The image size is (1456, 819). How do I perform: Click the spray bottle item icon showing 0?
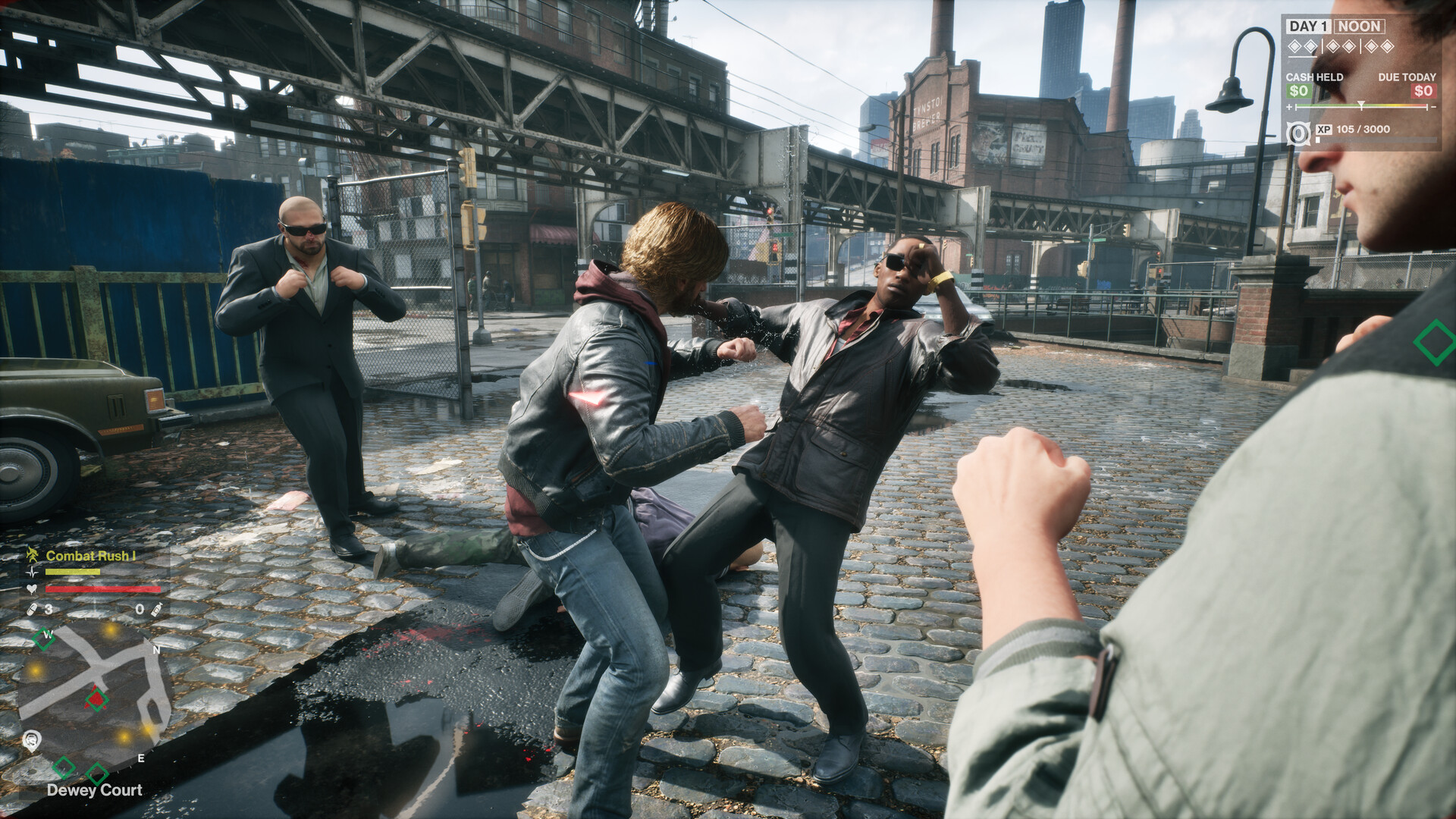pyautogui.click(x=156, y=610)
